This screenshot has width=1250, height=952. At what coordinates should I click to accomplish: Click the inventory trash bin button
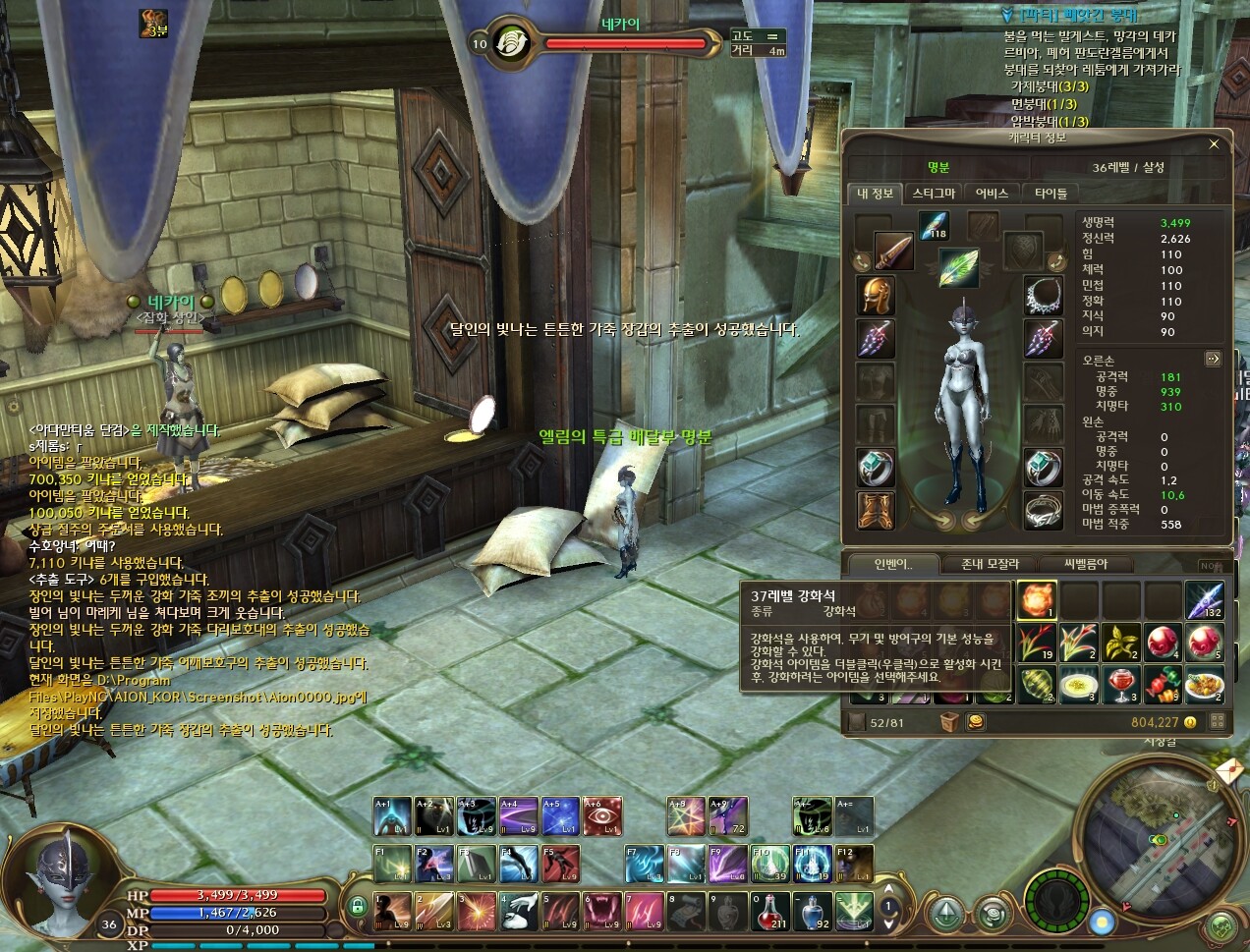949,722
